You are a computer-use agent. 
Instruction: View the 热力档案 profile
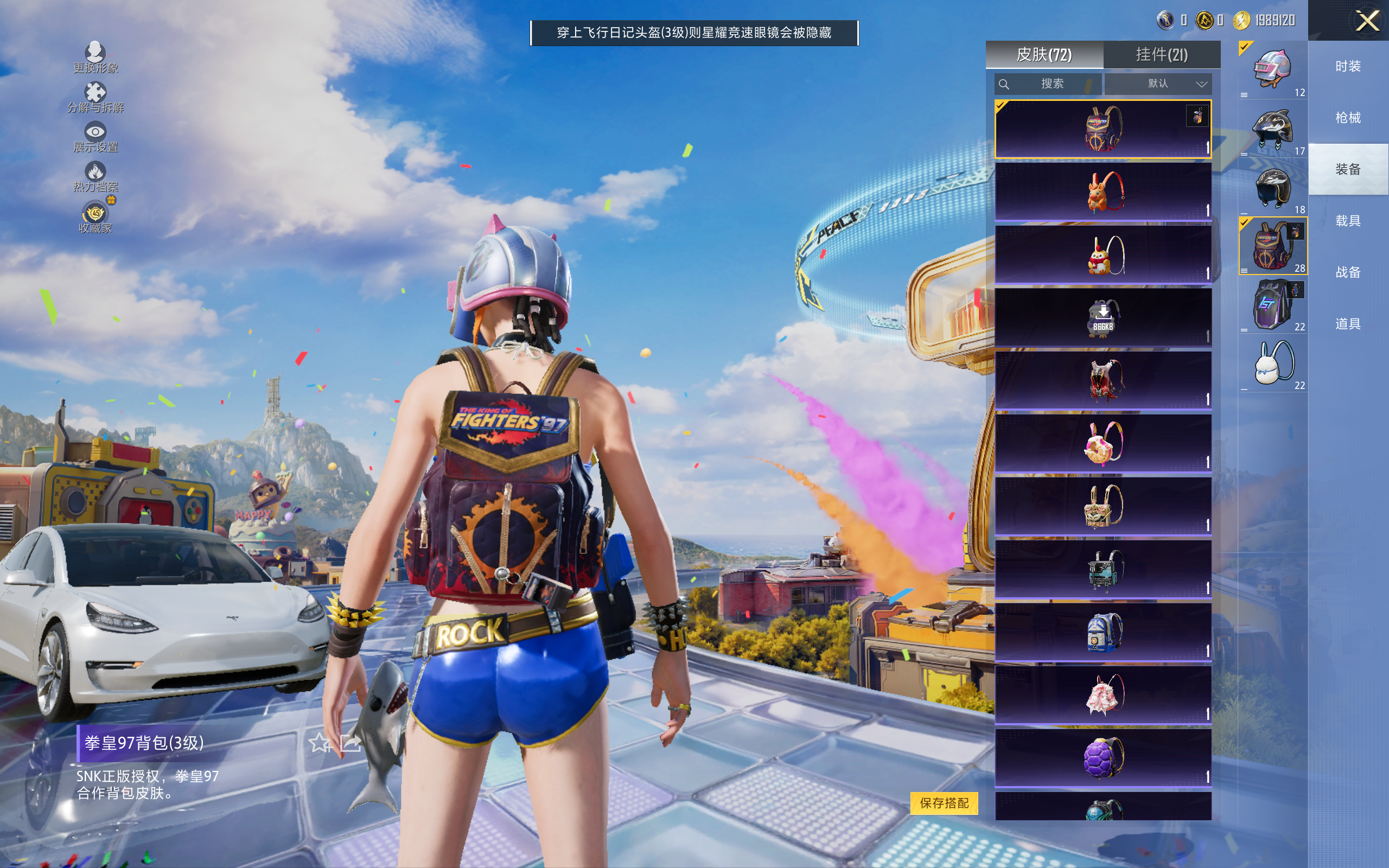95,177
